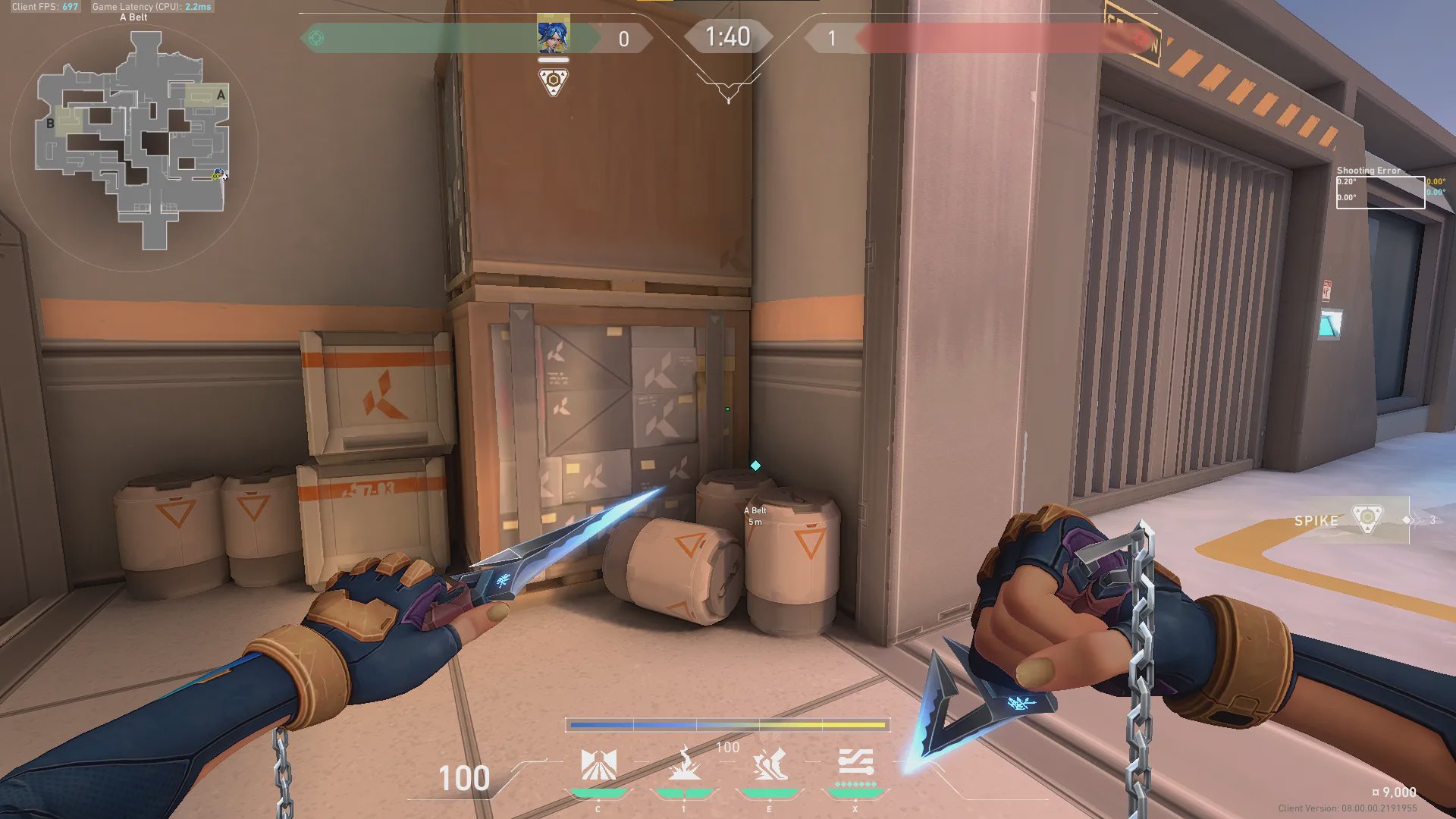The height and width of the screenshot is (819, 1456).
Task: Click the Shooting Error graph box
Action: click(x=1379, y=192)
